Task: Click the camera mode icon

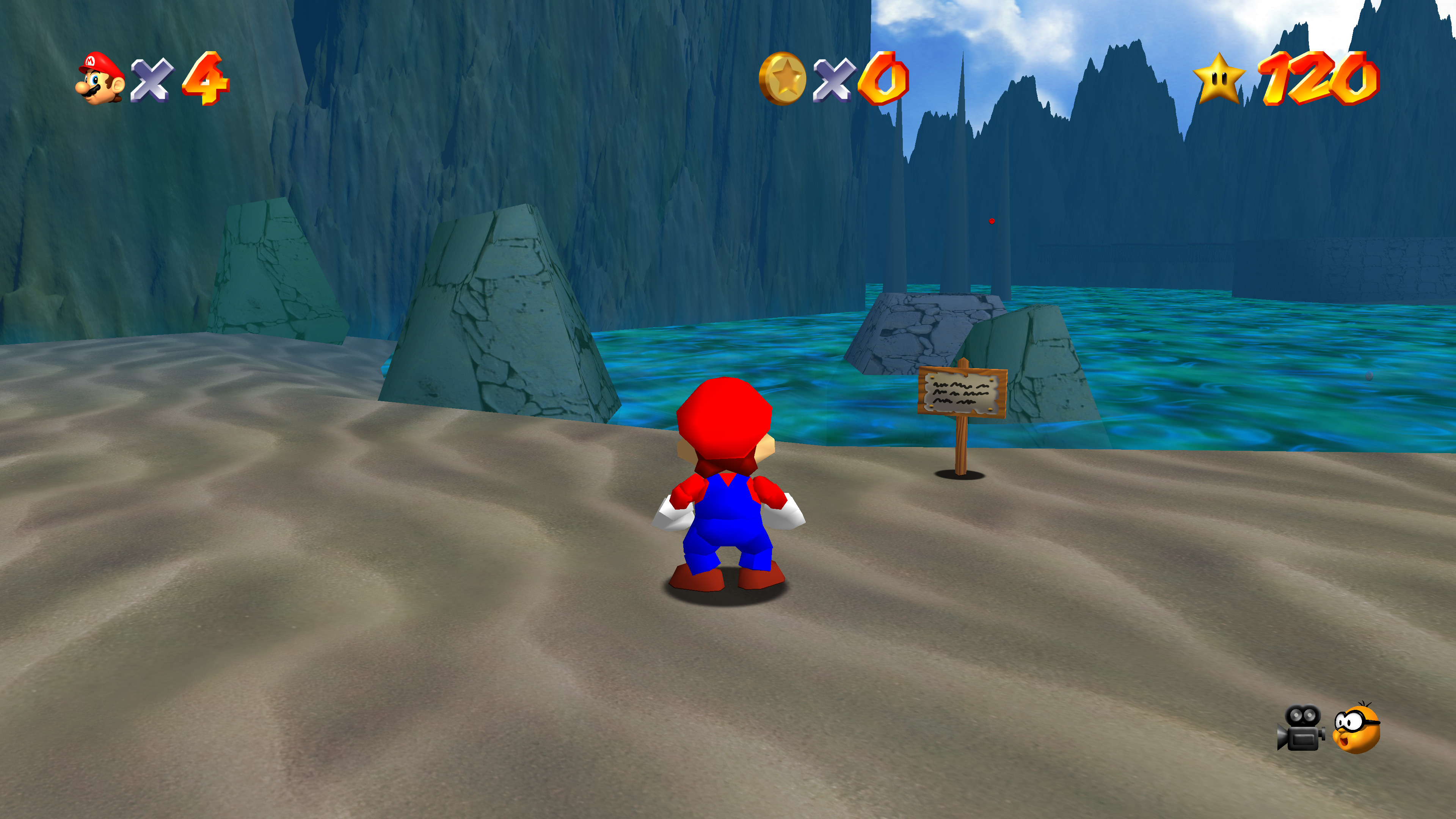Action: click(1301, 728)
